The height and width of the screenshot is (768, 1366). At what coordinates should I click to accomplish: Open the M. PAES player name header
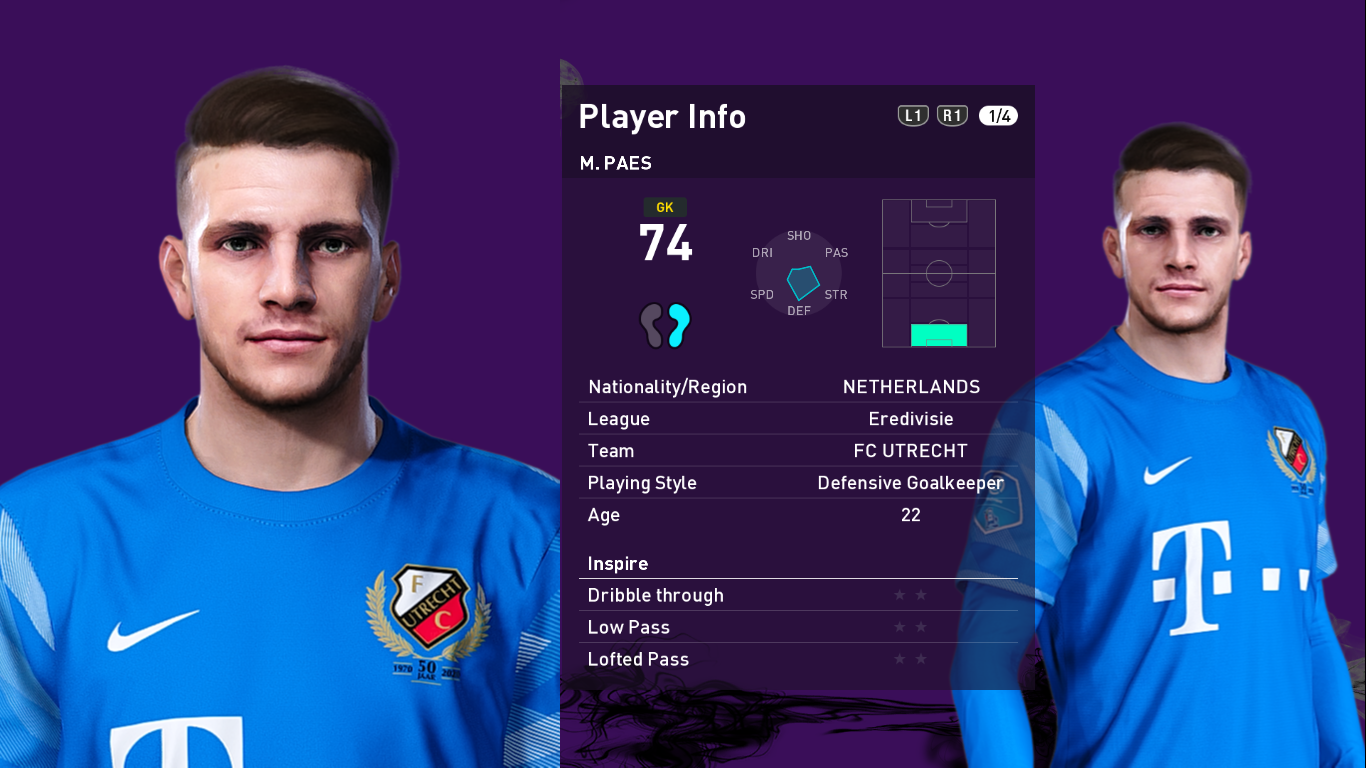(615, 163)
